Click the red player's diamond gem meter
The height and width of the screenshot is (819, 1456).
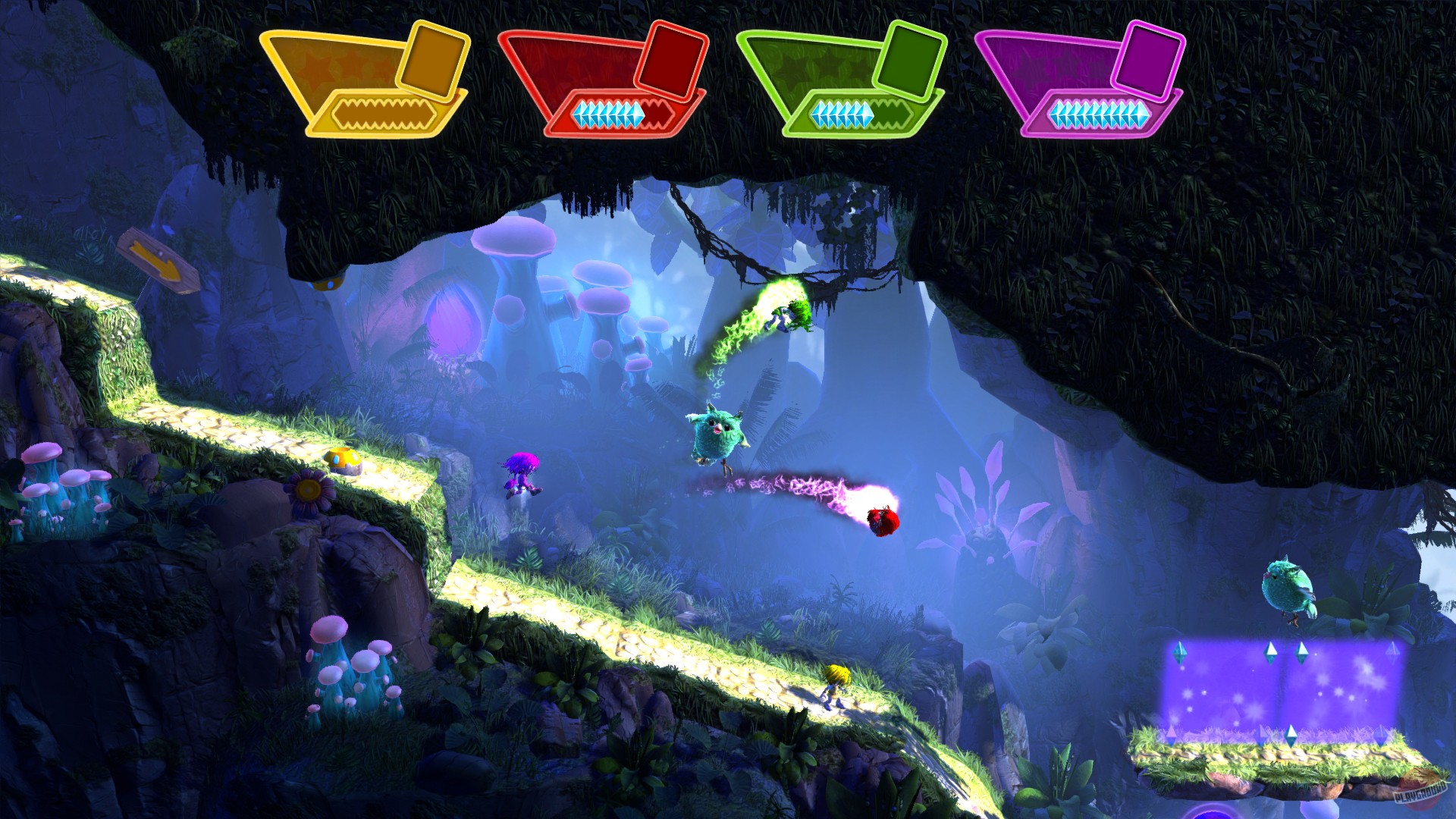coord(622,112)
